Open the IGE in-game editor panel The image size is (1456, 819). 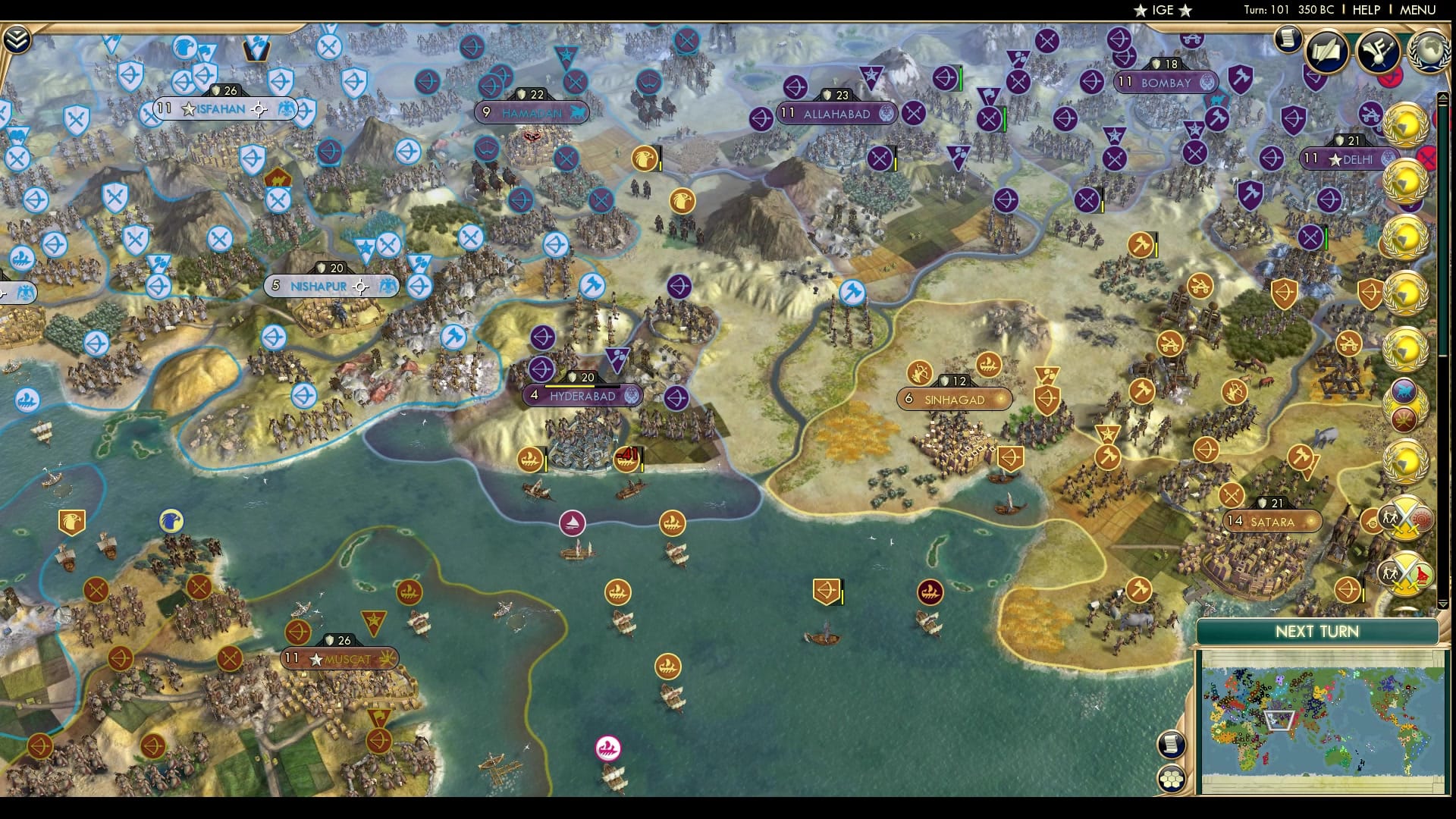click(x=1163, y=10)
